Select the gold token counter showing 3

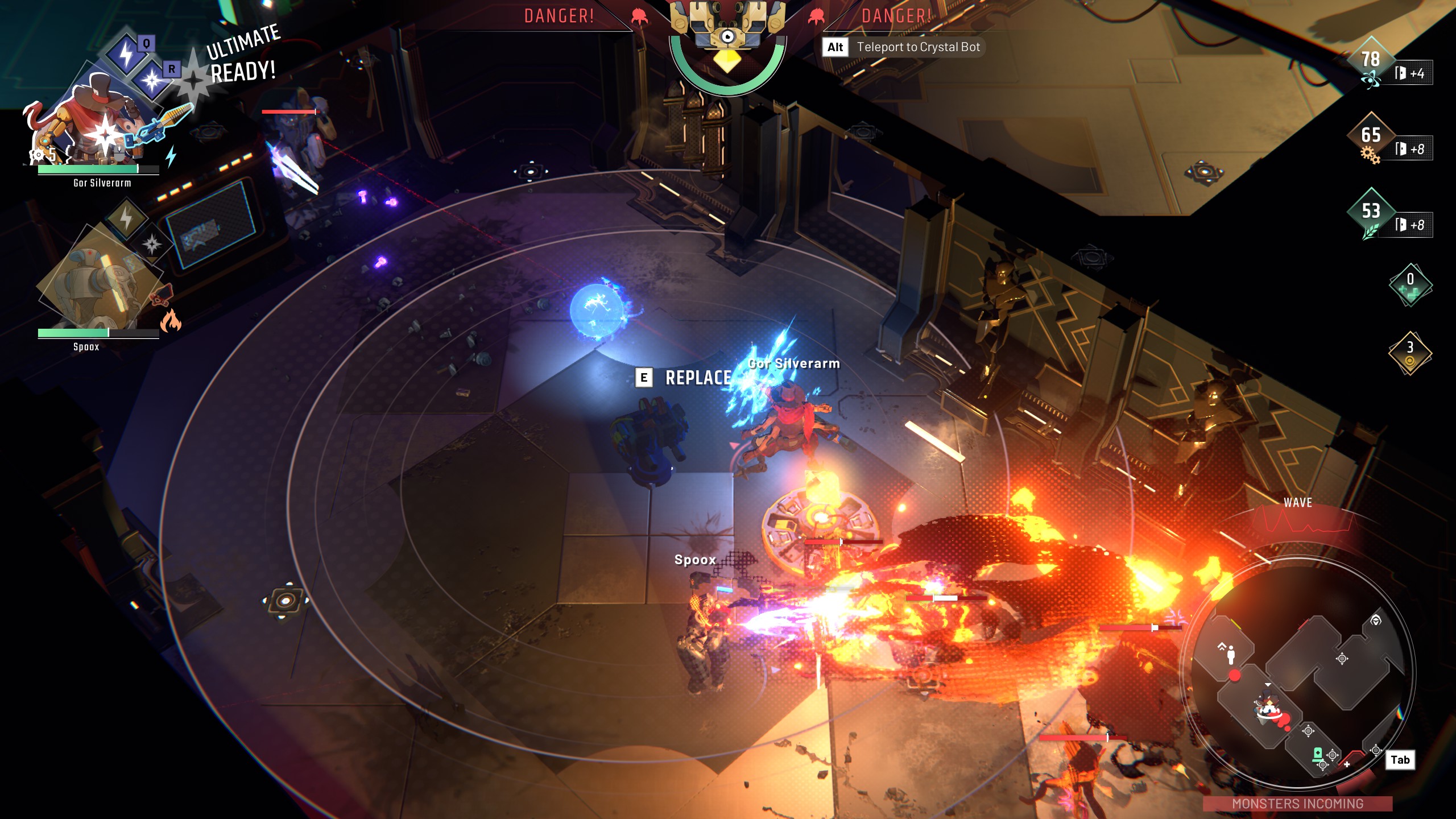[x=1410, y=353]
